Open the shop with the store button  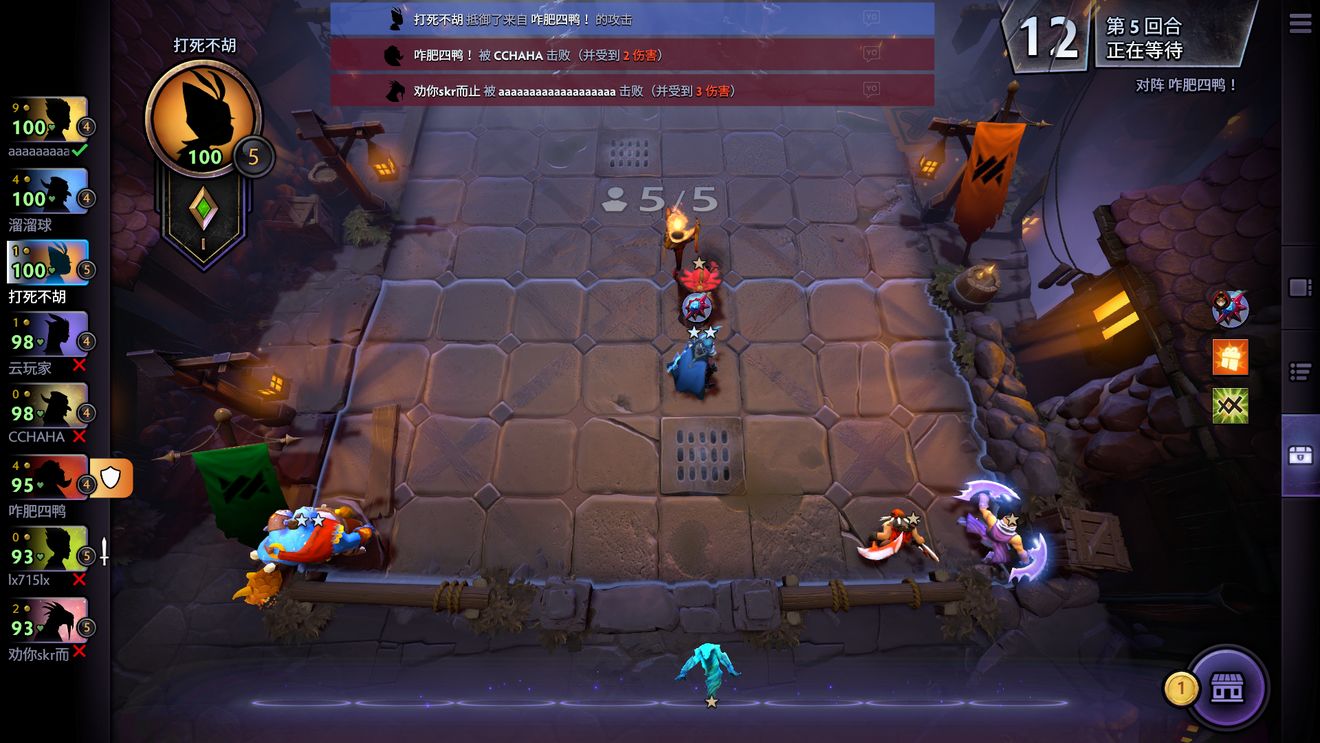[1227, 688]
